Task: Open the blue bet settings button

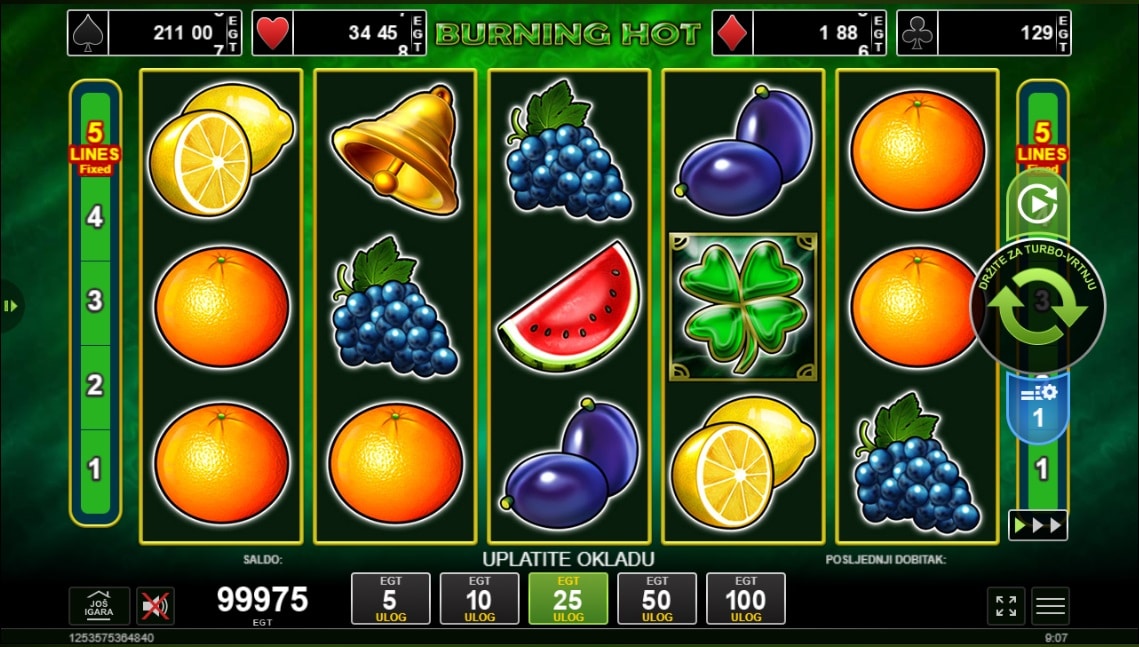Action: point(1038,408)
